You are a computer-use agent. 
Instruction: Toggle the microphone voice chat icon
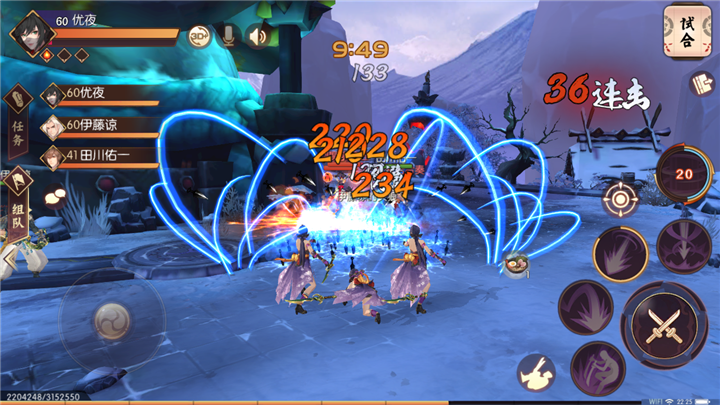(x=229, y=36)
